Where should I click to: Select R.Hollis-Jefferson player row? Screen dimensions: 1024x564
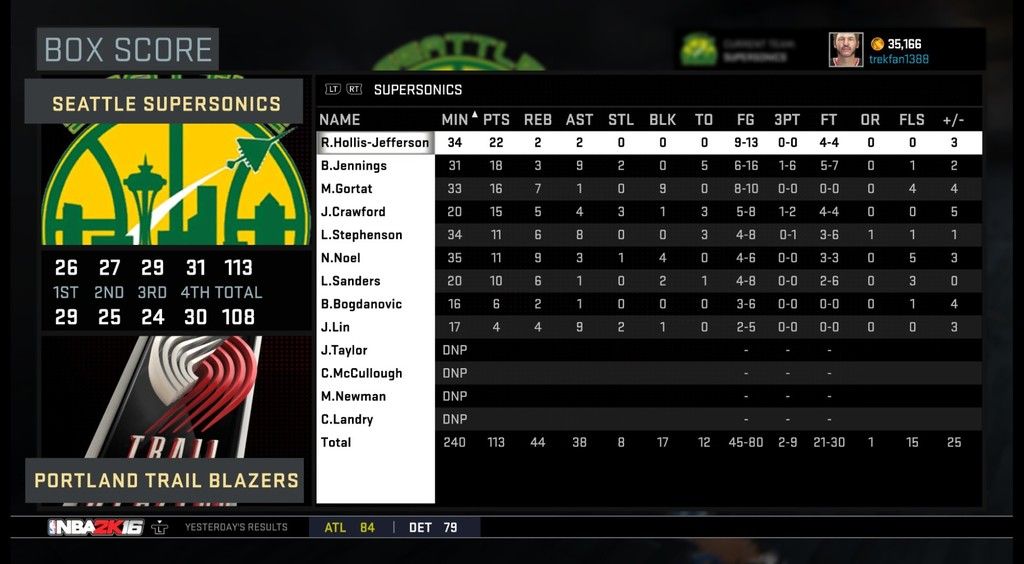click(375, 143)
